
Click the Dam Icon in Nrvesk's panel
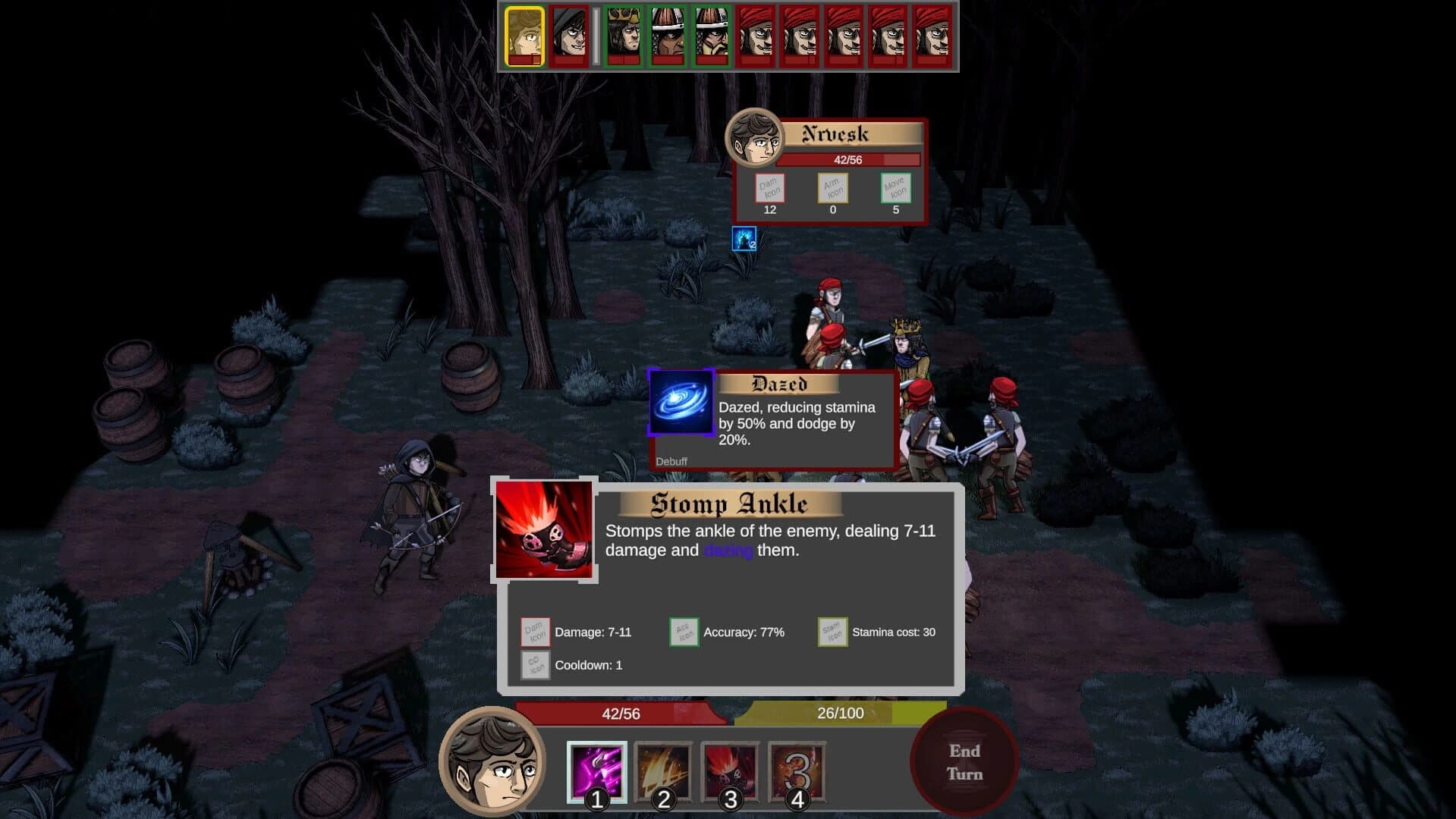(769, 189)
